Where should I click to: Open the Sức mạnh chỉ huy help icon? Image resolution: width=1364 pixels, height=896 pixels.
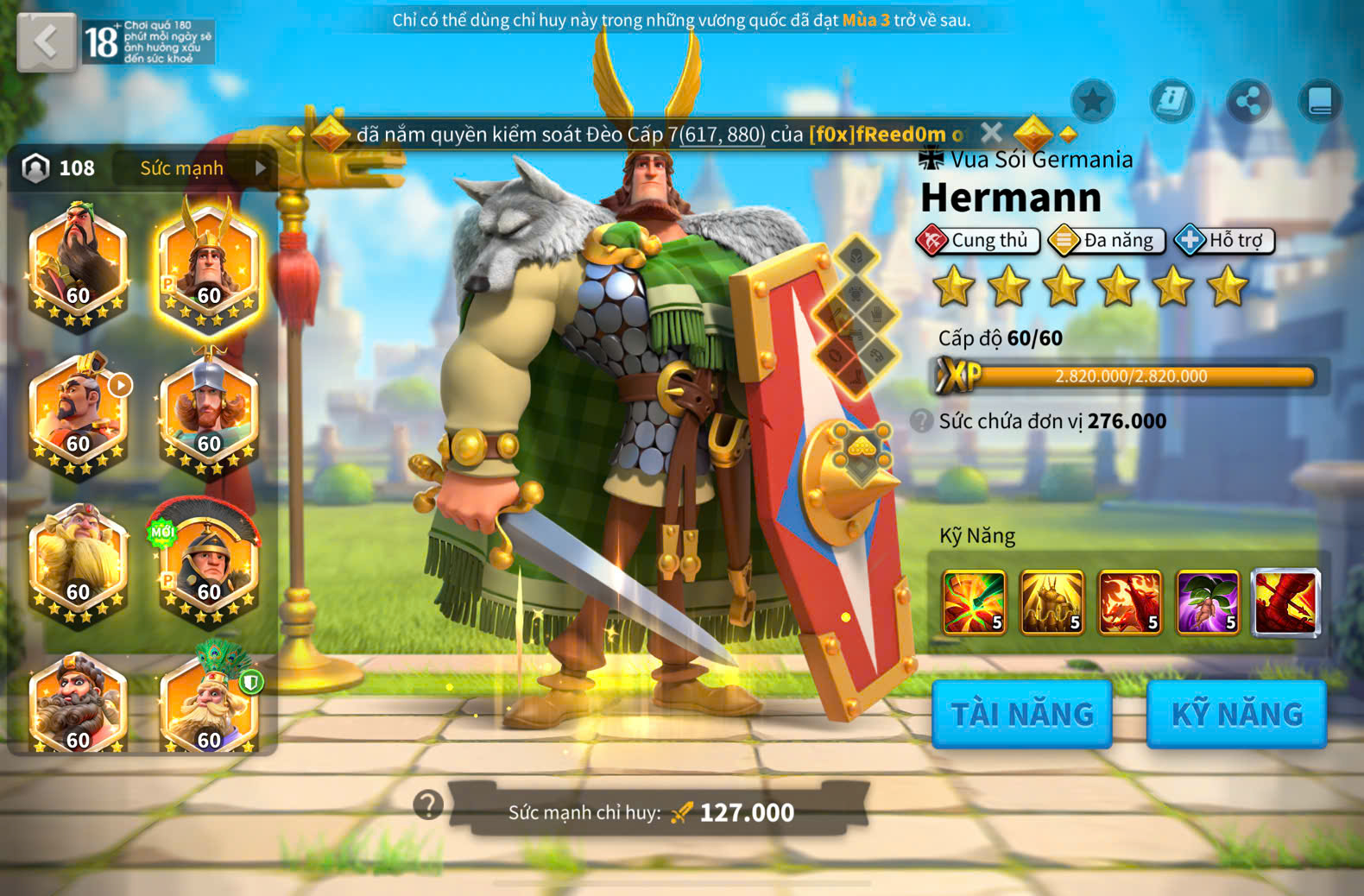[x=428, y=805]
